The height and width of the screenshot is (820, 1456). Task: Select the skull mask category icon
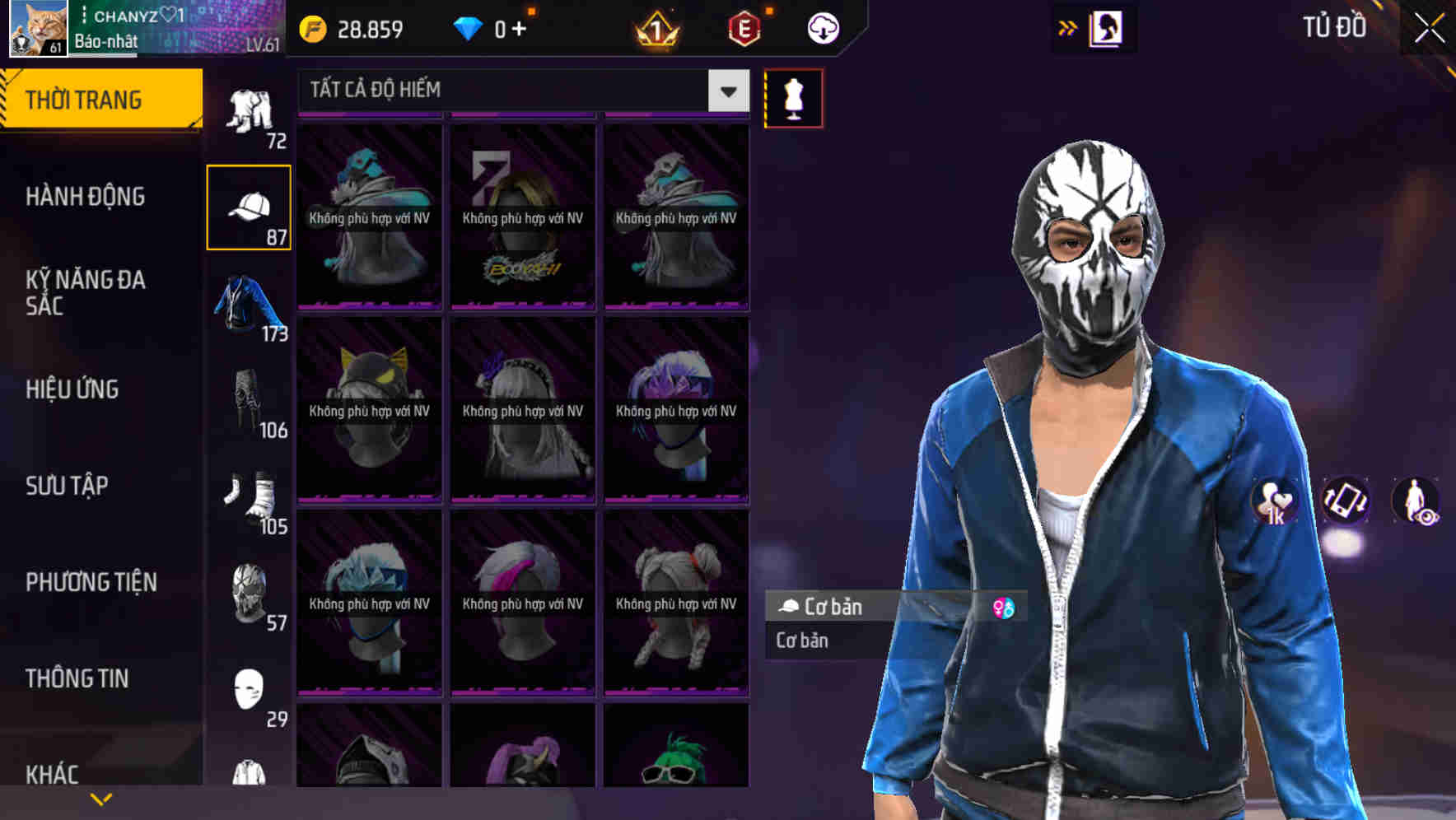click(249, 594)
